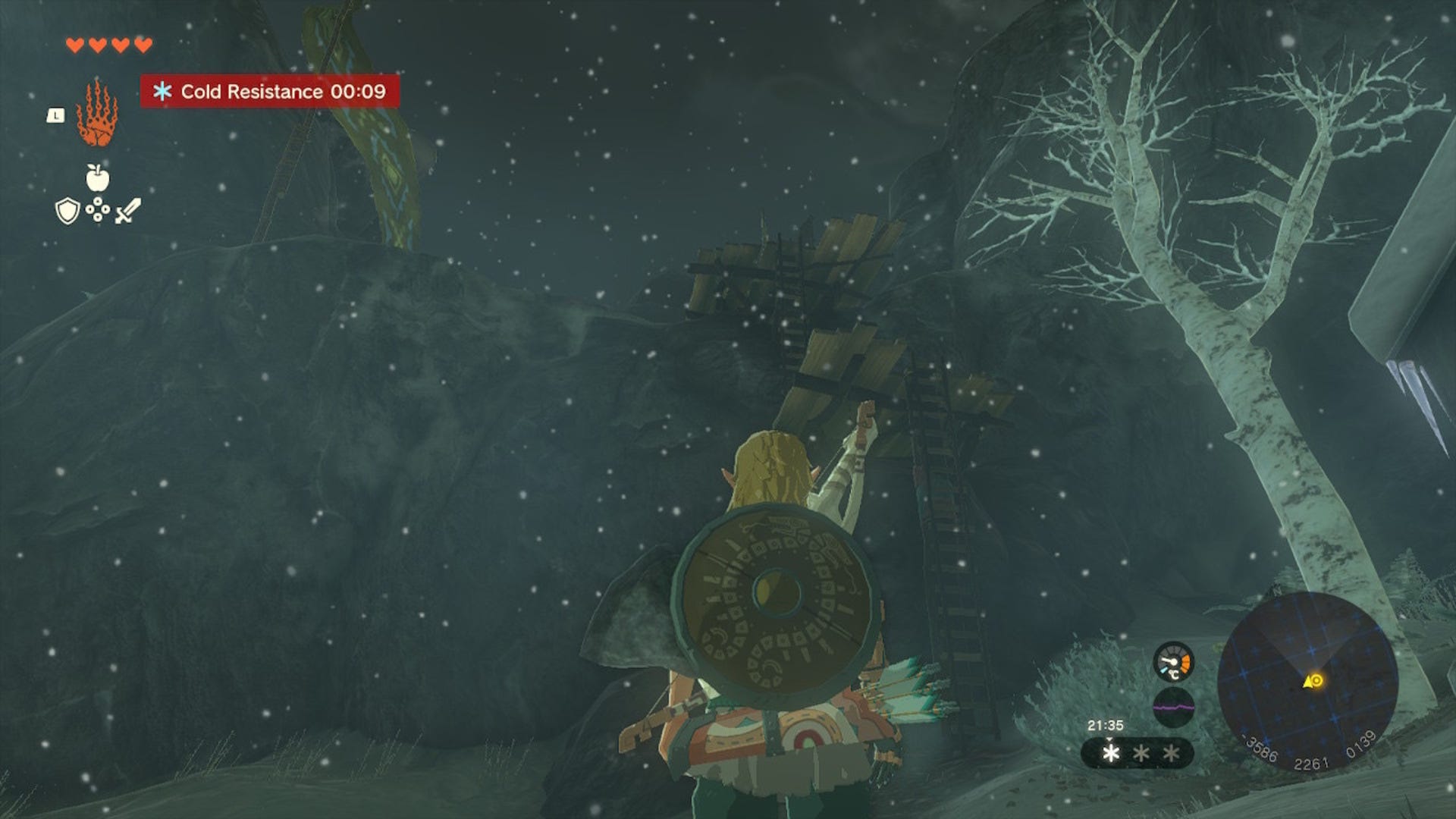Click the apple food inventory icon

pyautogui.click(x=97, y=179)
